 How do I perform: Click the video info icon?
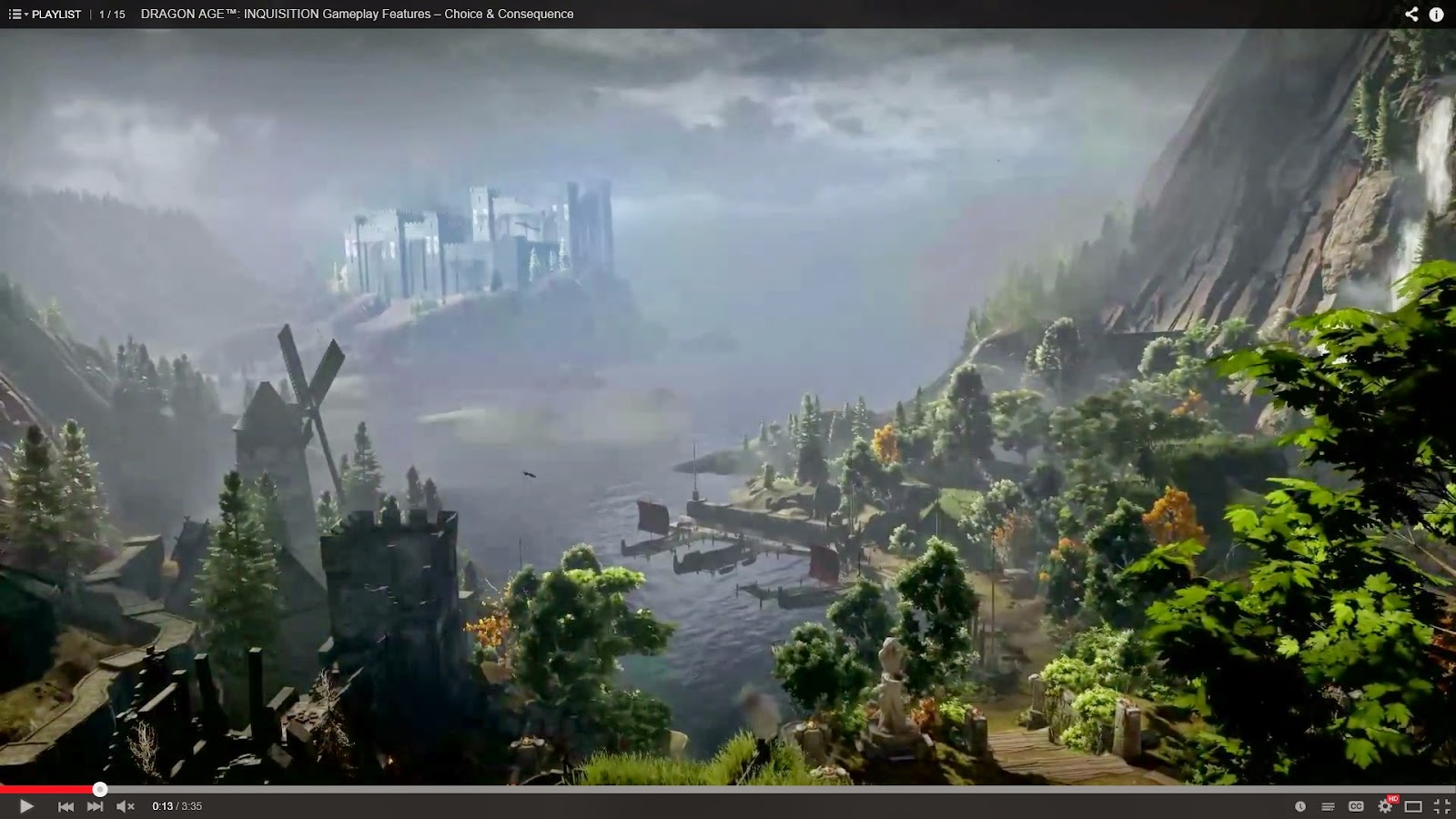[x=1436, y=14]
